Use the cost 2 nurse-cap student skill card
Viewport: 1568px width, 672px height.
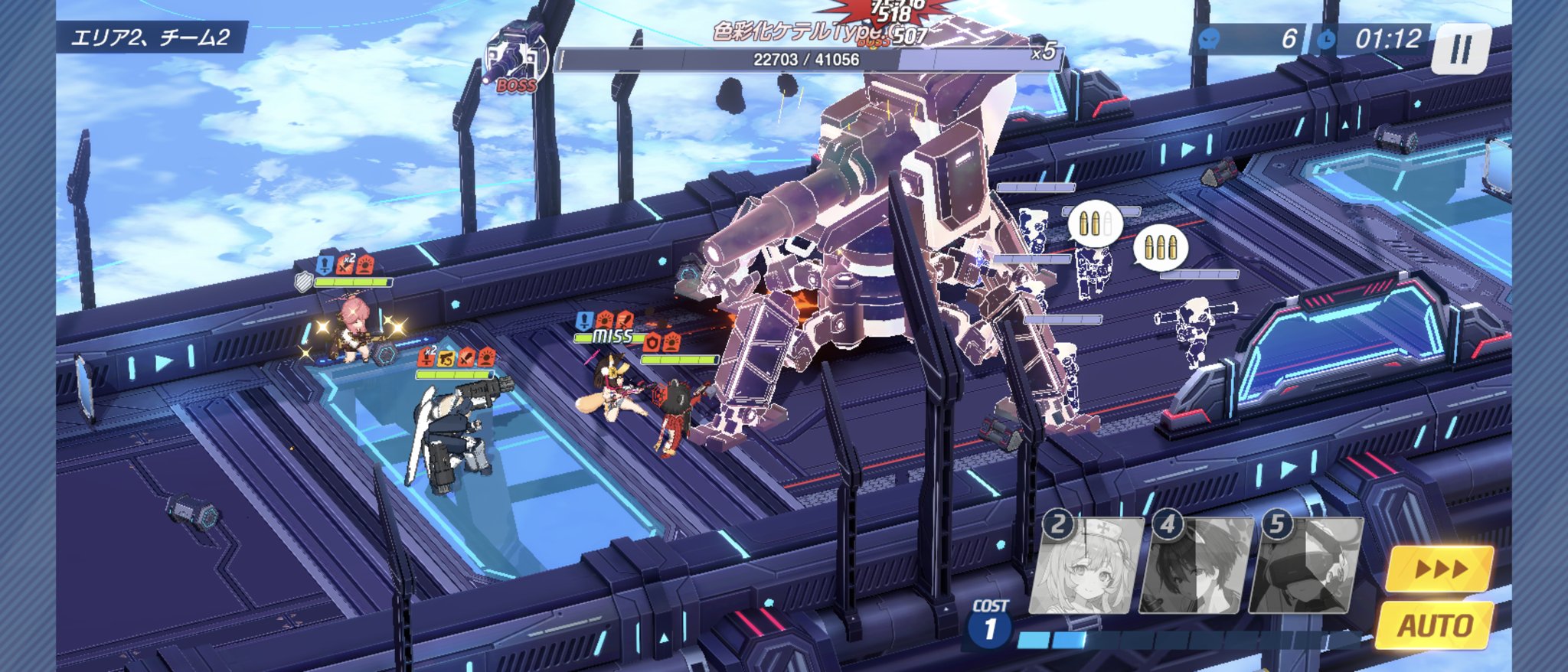coord(1087,568)
